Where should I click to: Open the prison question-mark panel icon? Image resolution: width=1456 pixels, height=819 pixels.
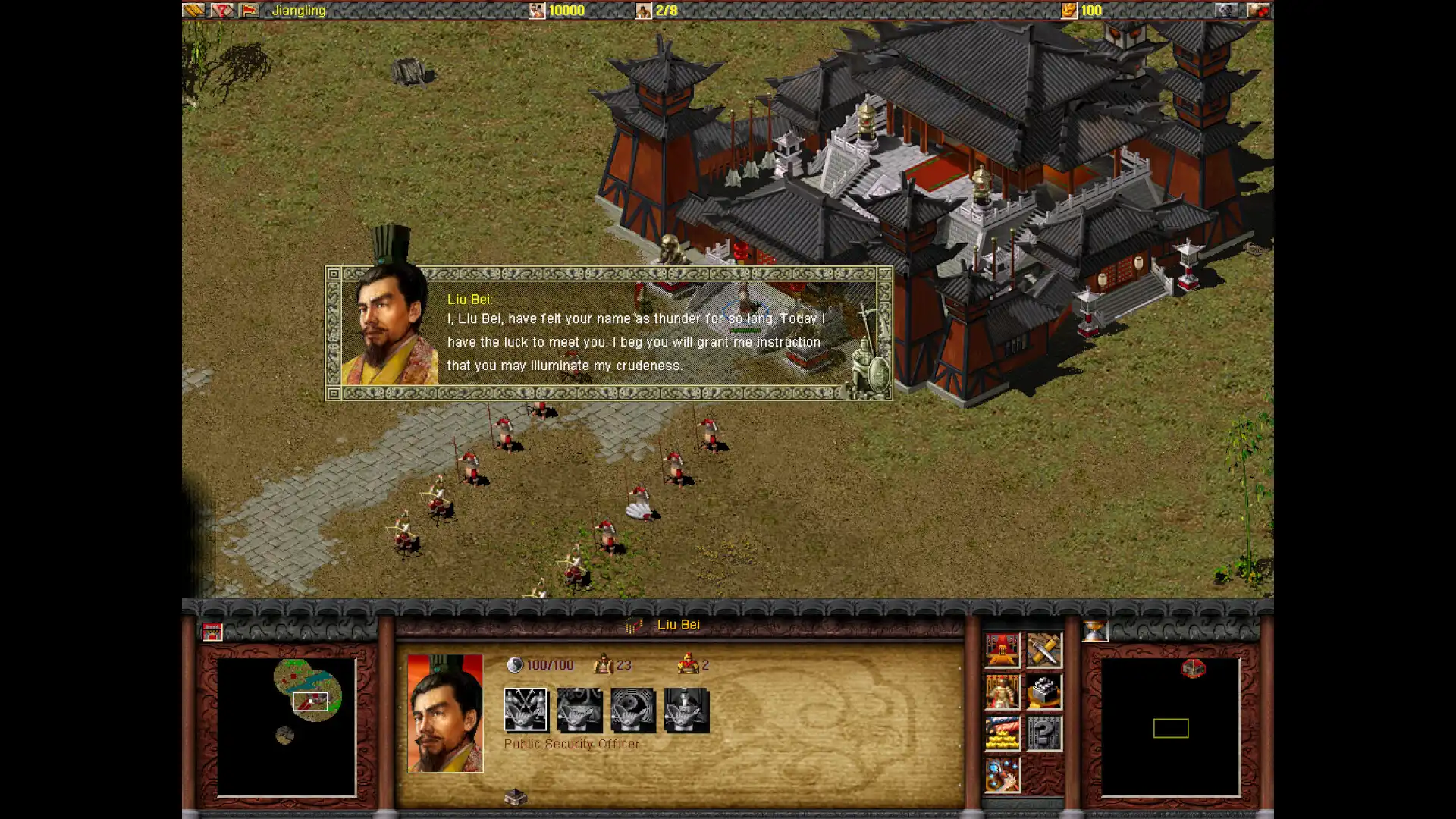tap(1043, 731)
